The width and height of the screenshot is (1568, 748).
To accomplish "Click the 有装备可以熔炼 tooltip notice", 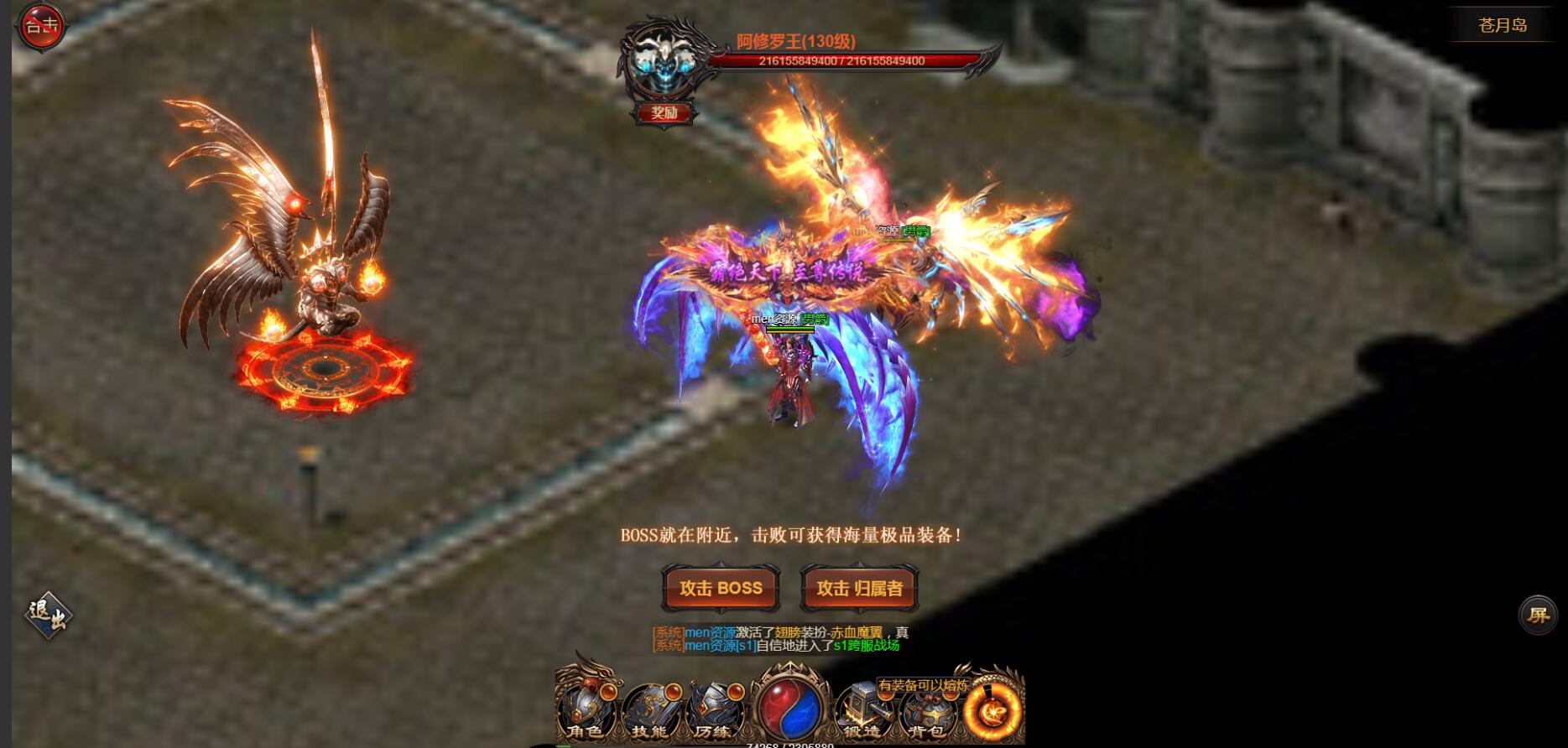I will 923,685.
